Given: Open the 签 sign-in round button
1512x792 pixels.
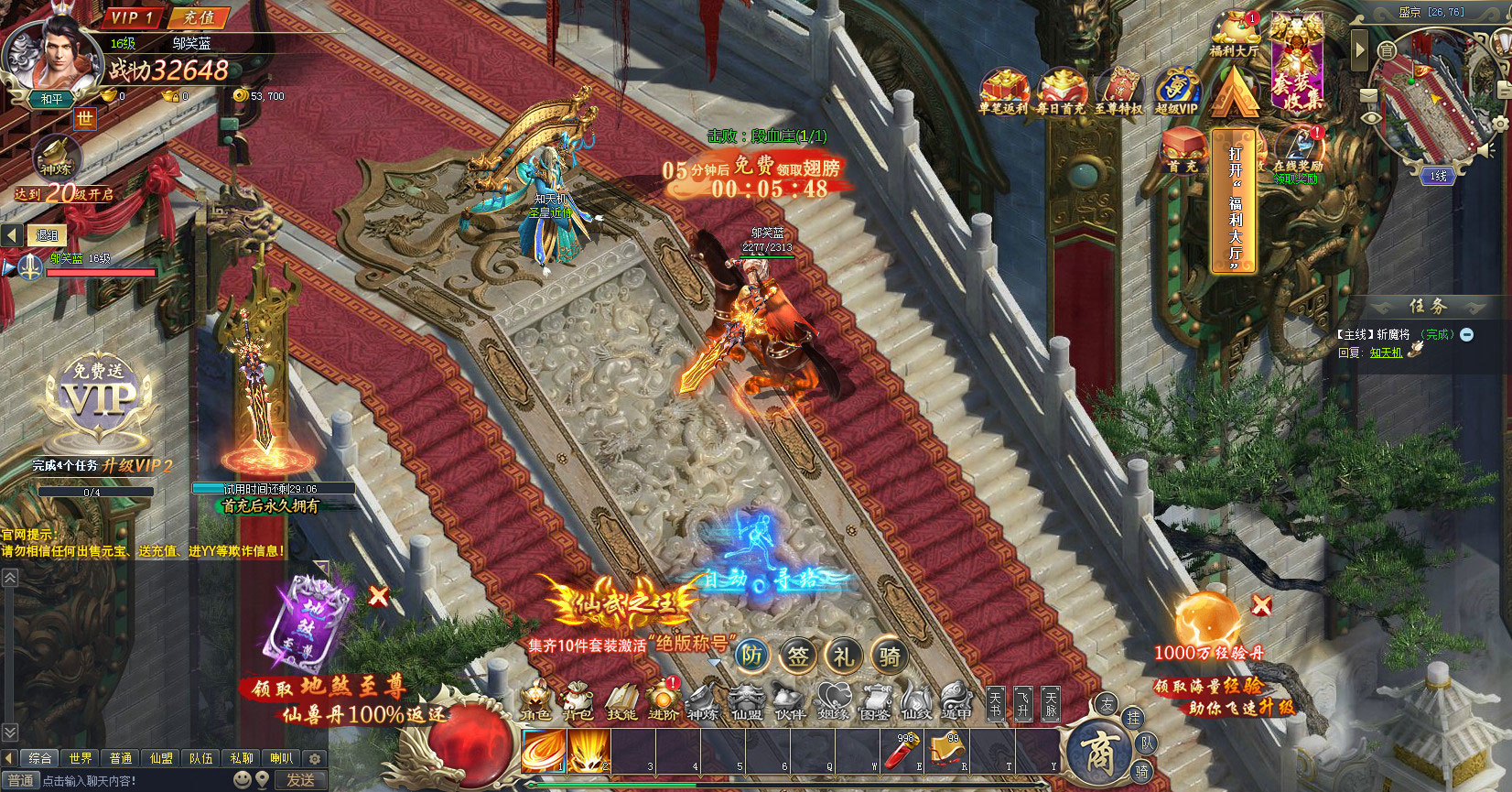Looking at the screenshot, I should pyautogui.click(x=798, y=656).
